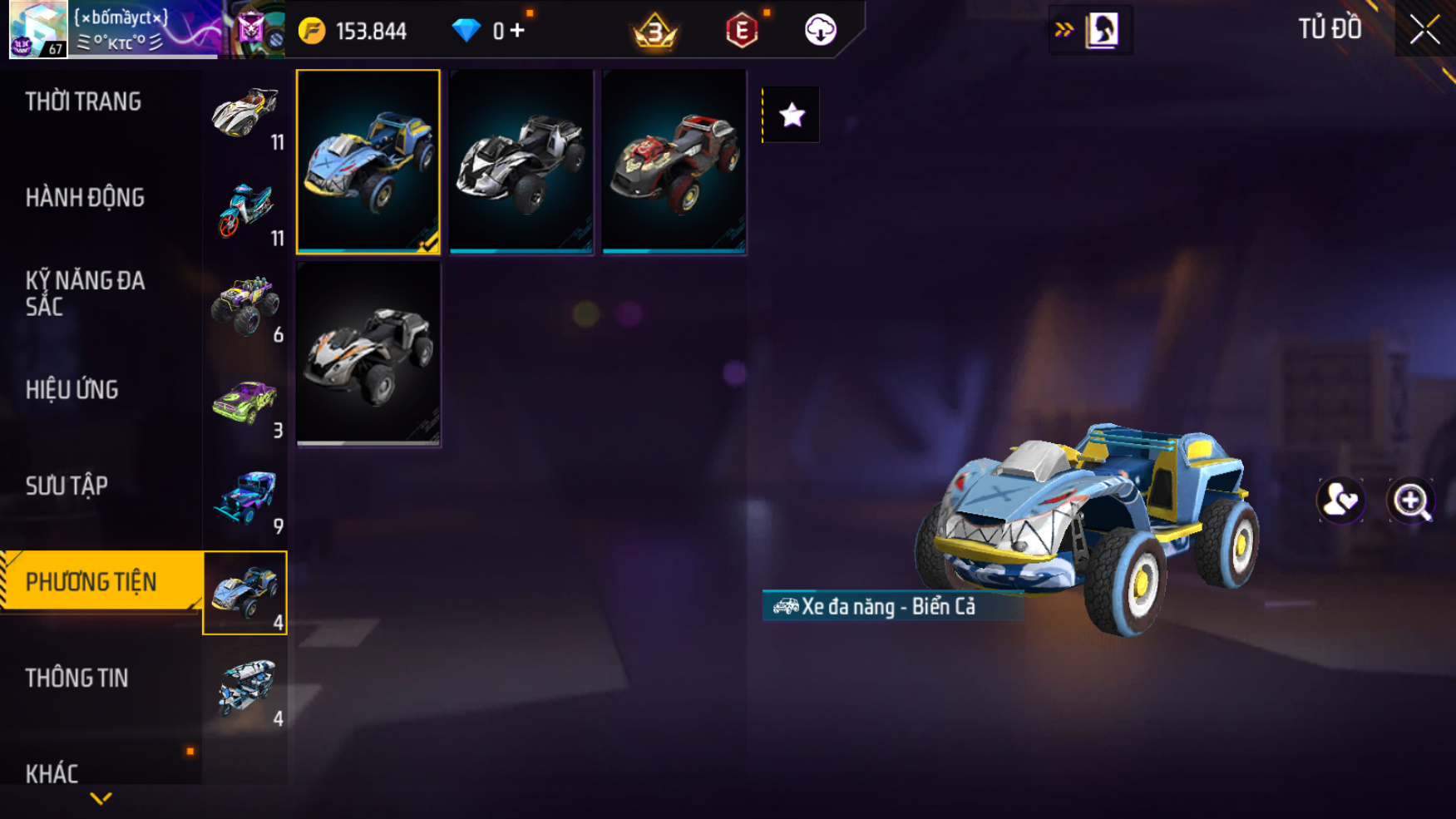Open the Khác category
1456x819 pixels.
pos(52,774)
